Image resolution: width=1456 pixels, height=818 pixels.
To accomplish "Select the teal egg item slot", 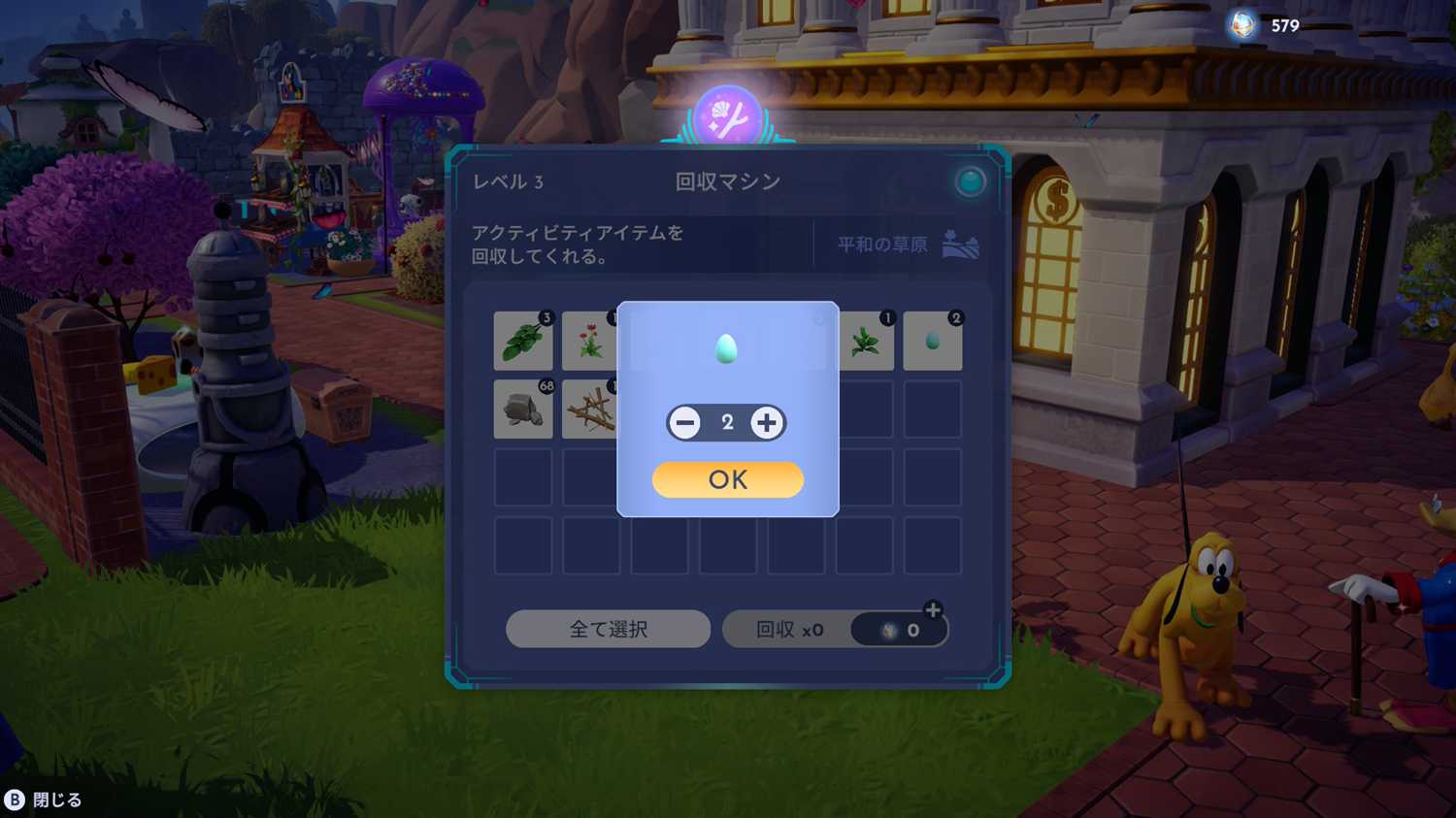I will pos(932,342).
